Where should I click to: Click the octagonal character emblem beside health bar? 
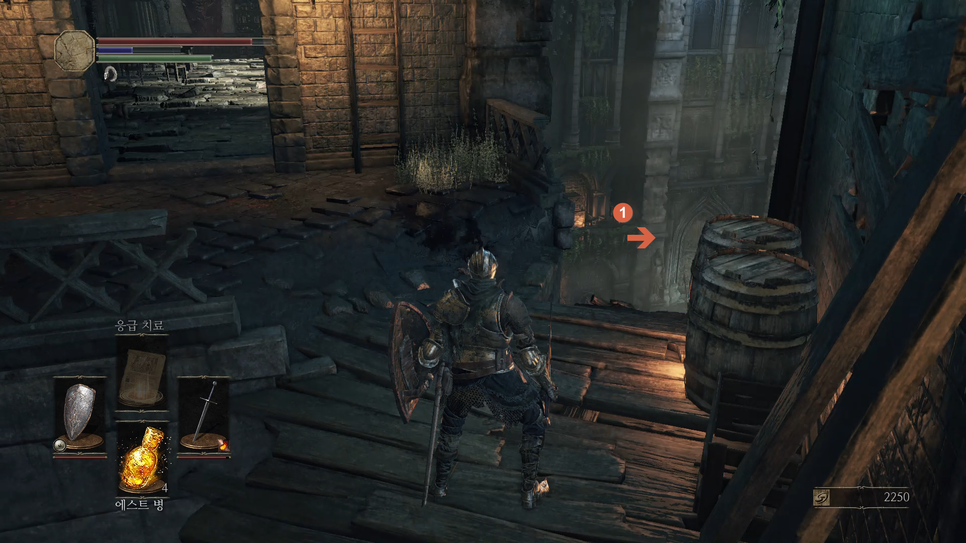click(x=75, y=51)
